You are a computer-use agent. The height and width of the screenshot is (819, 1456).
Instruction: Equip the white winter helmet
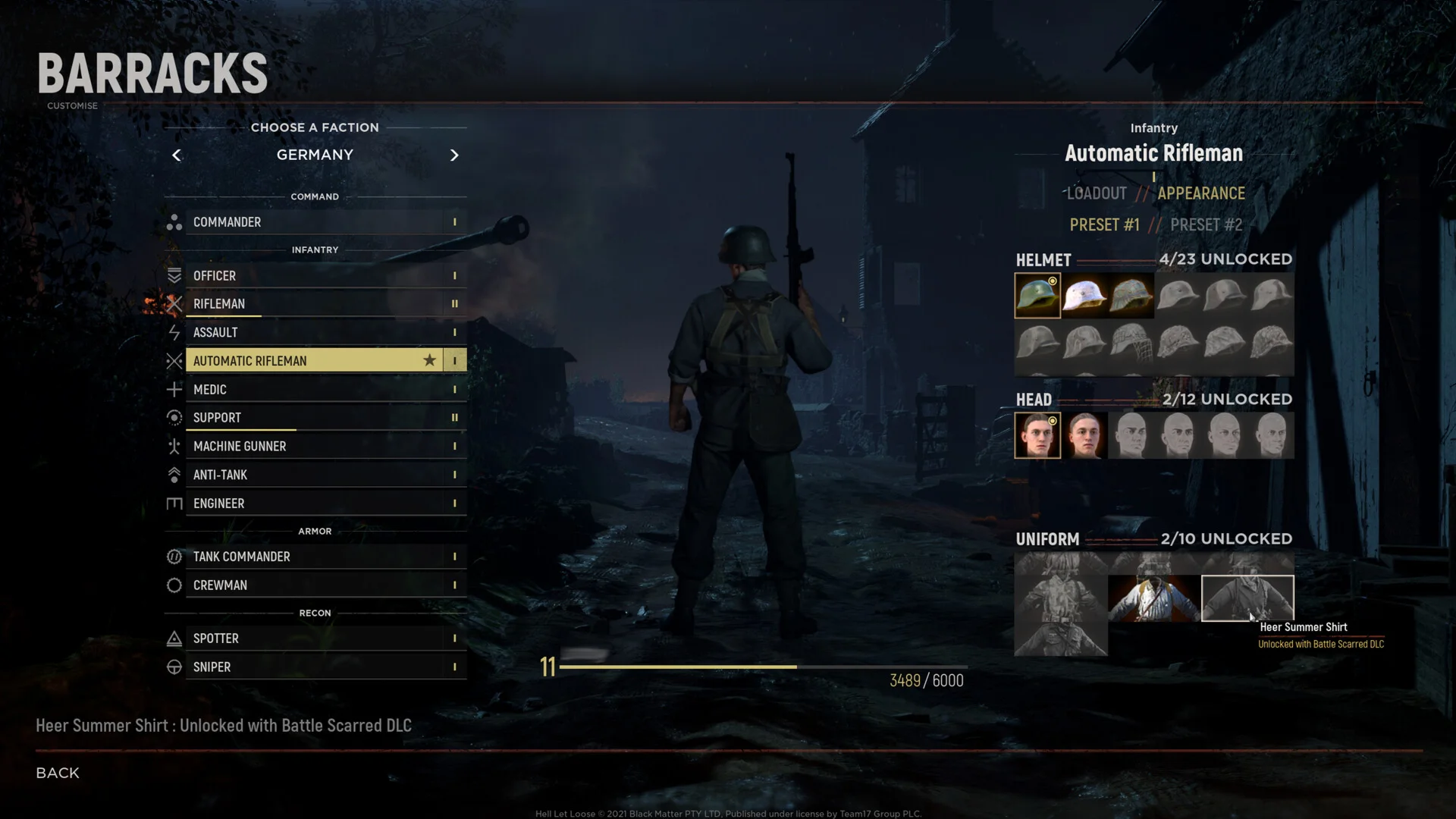pyautogui.click(x=1084, y=296)
